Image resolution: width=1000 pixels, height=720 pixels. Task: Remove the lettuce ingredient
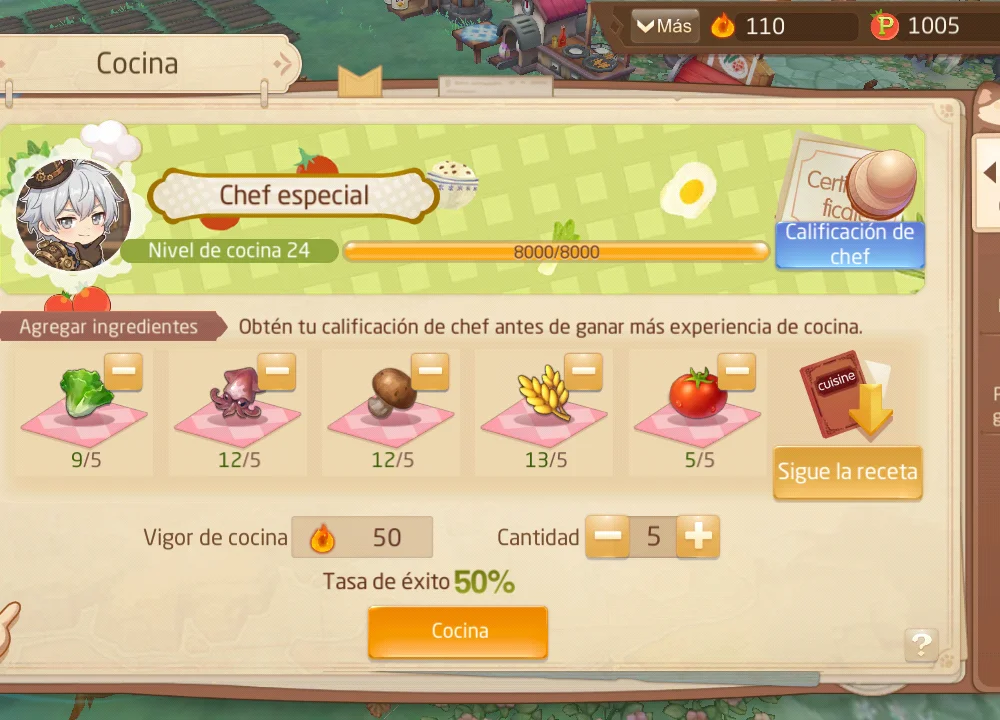tap(124, 372)
